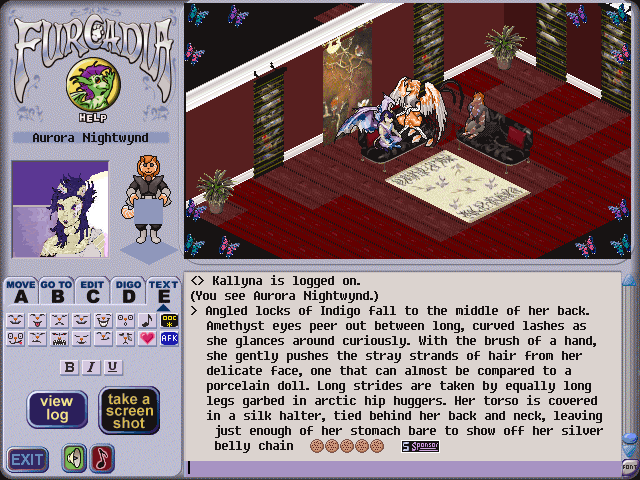Send the pink heart emote
Image resolution: width=640 pixels, height=480 pixels.
147,339
